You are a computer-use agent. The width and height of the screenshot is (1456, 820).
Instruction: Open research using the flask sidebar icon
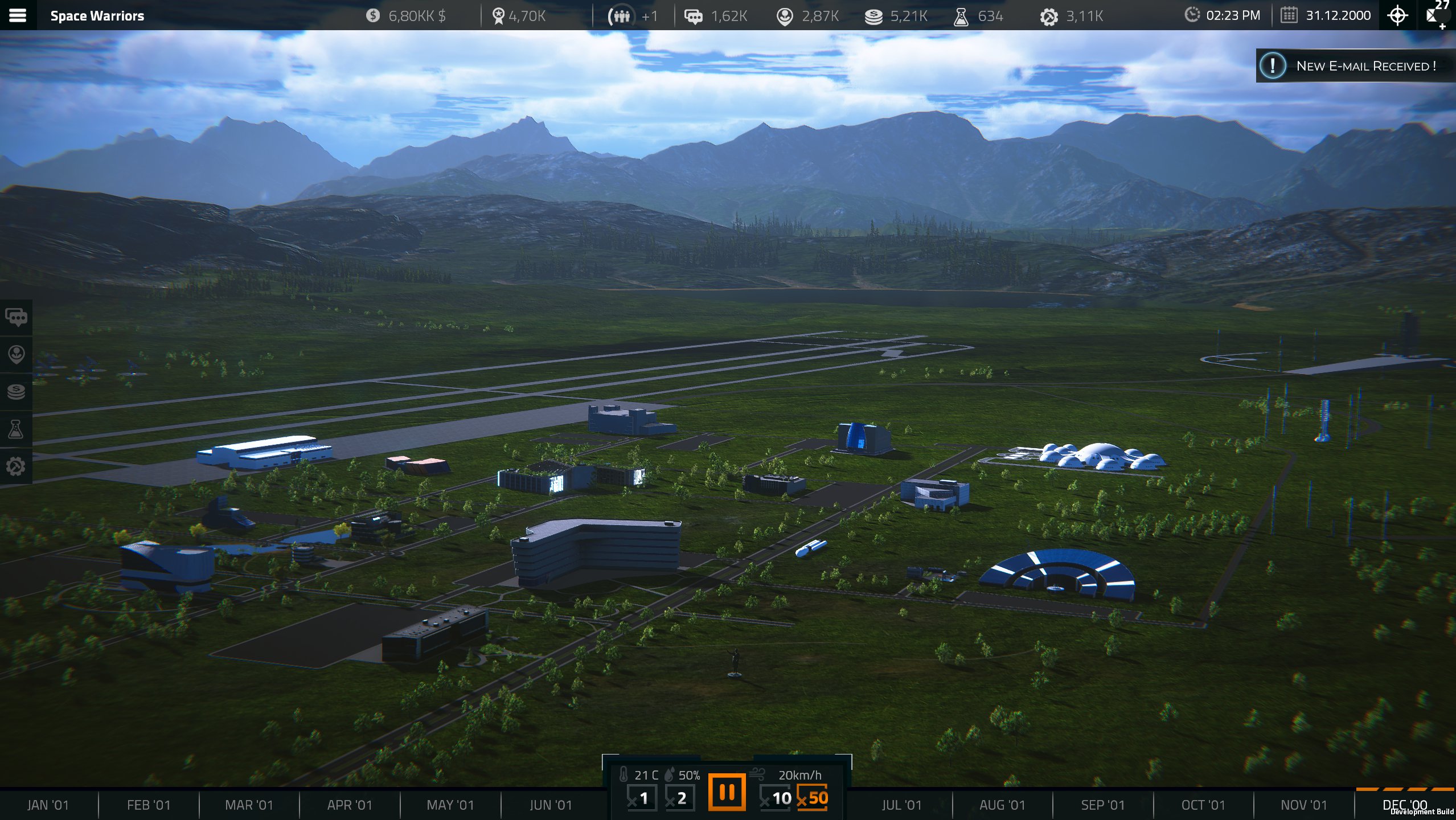point(16,429)
